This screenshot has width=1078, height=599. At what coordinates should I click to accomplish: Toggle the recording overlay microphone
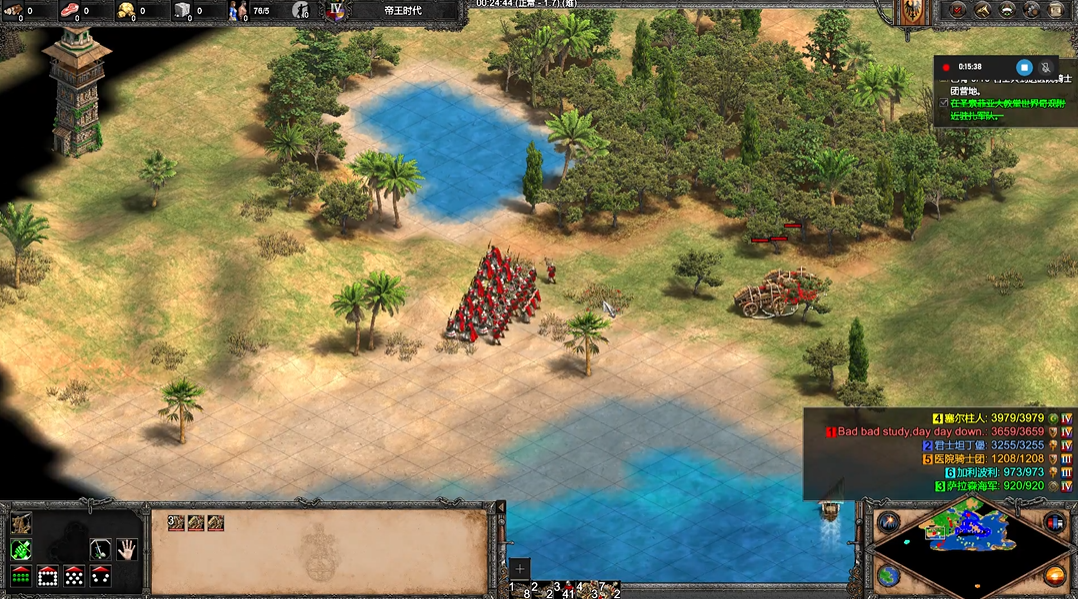click(x=1046, y=67)
